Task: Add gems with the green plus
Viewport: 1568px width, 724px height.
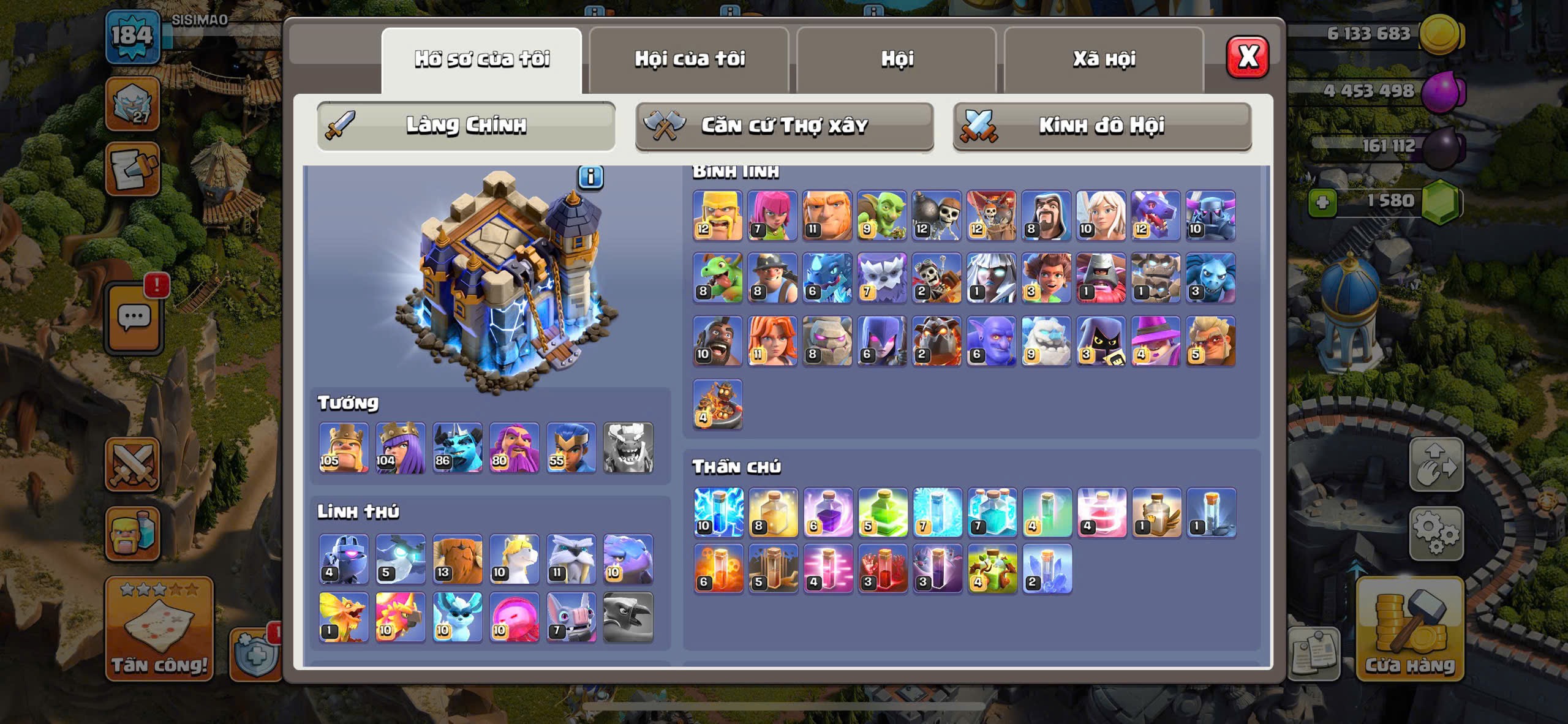Action: 1322,202
